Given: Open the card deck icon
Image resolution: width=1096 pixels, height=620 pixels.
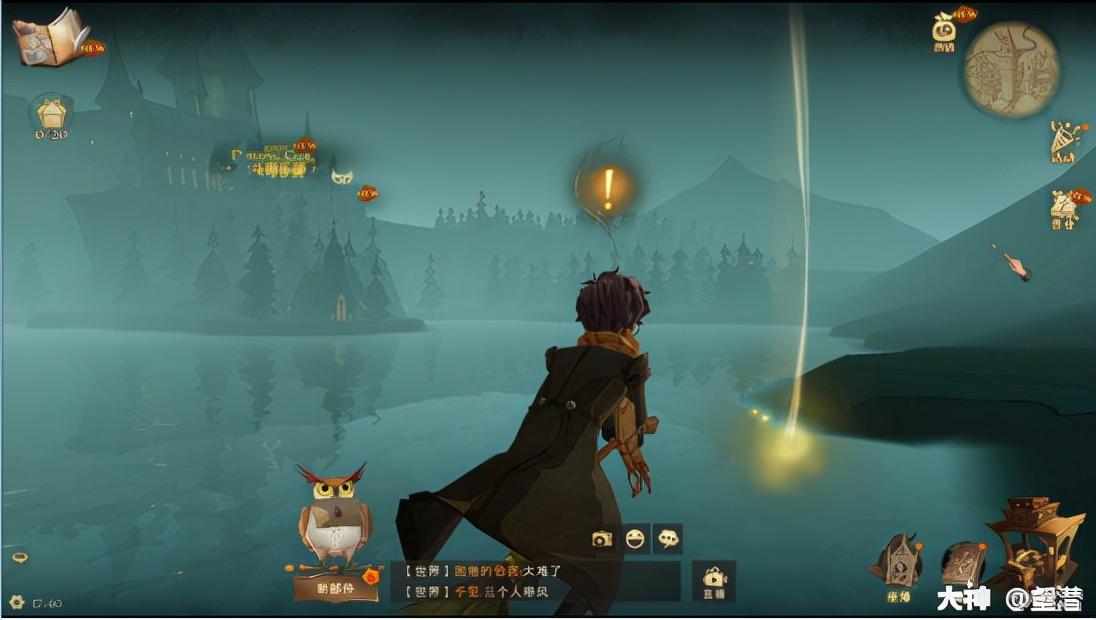Looking at the screenshot, I should 897,564.
